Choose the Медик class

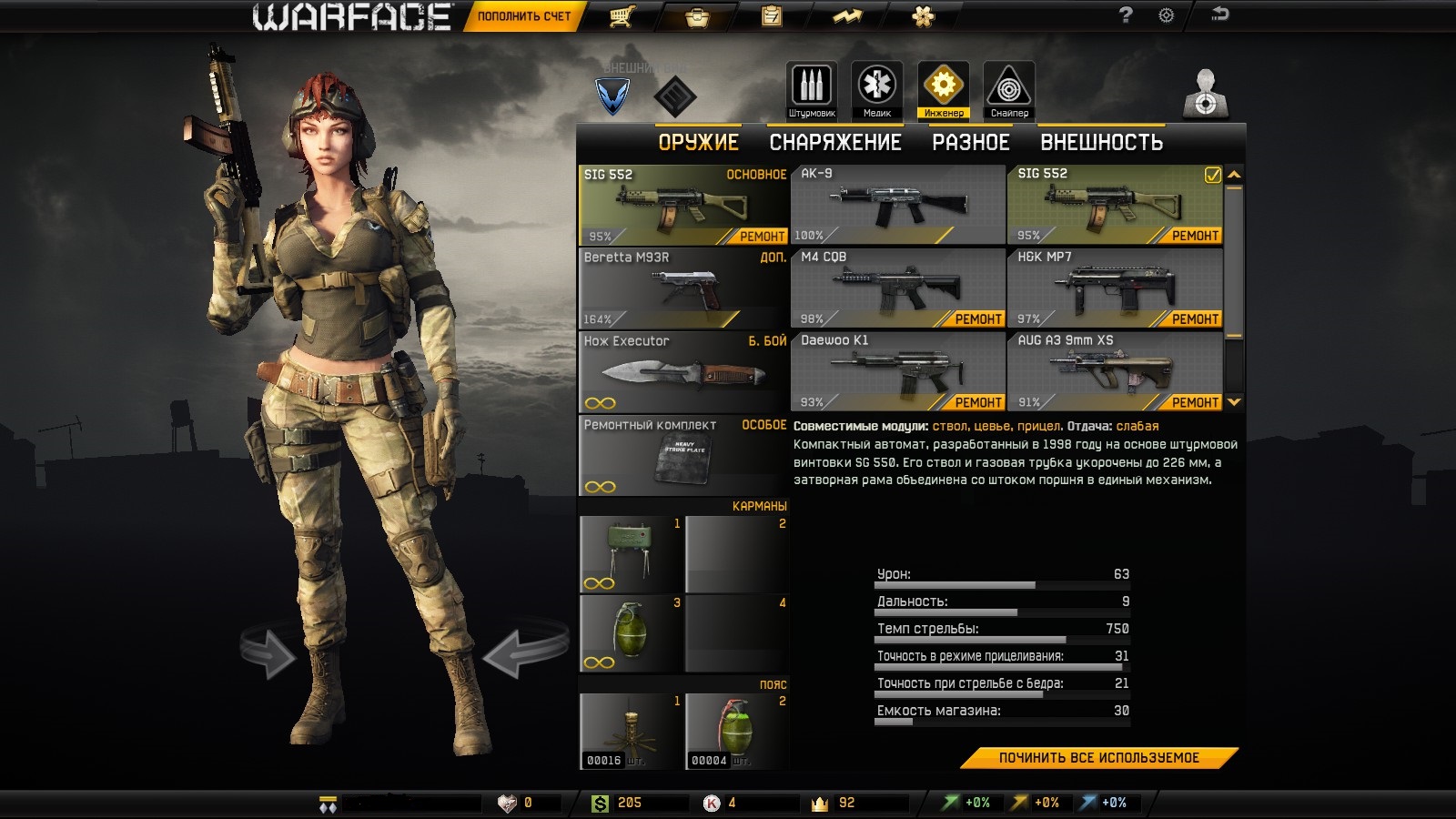click(876, 90)
